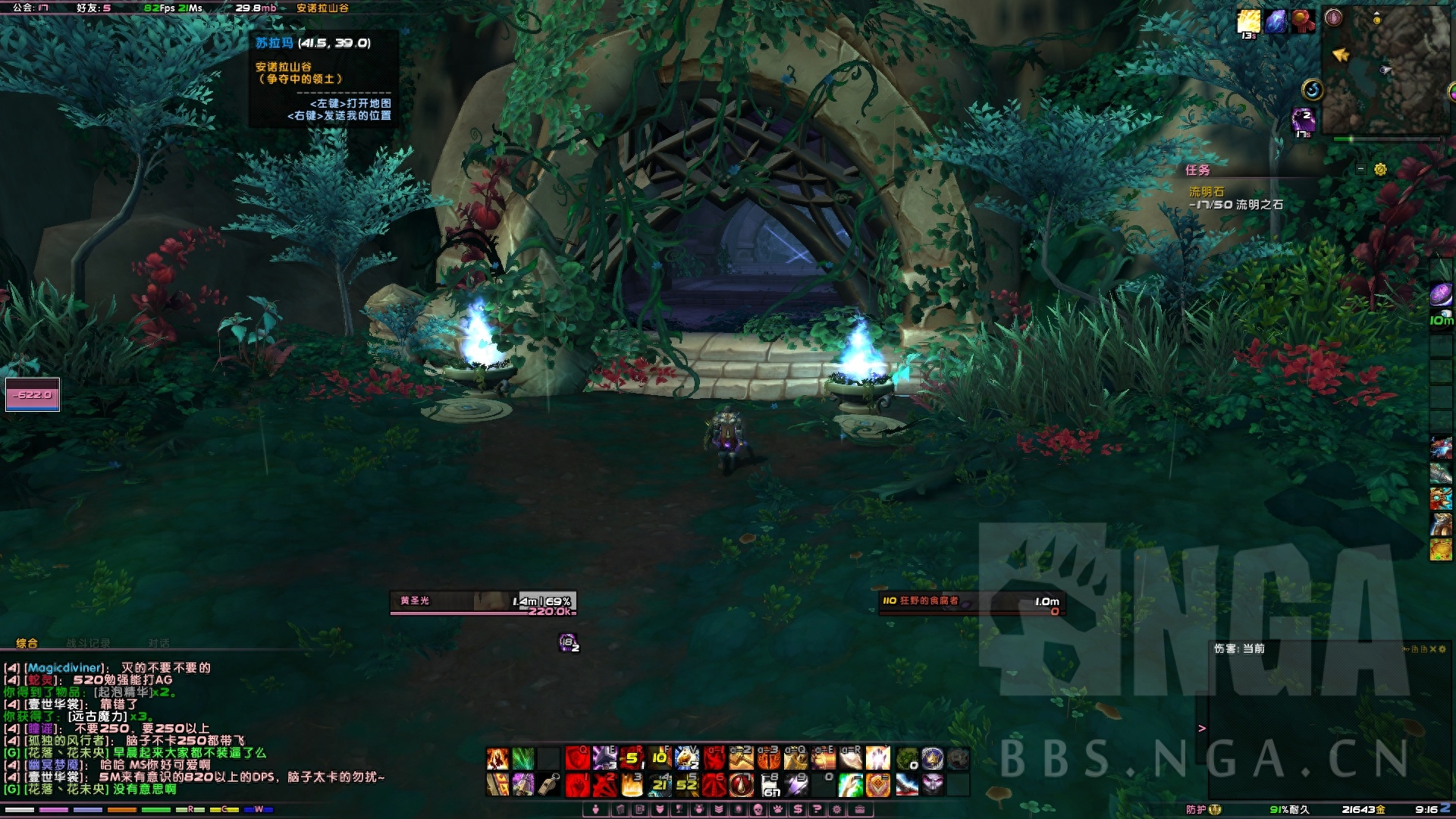Open the question mark help button
Image resolution: width=1456 pixels, height=819 pixels.
[817, 809]
